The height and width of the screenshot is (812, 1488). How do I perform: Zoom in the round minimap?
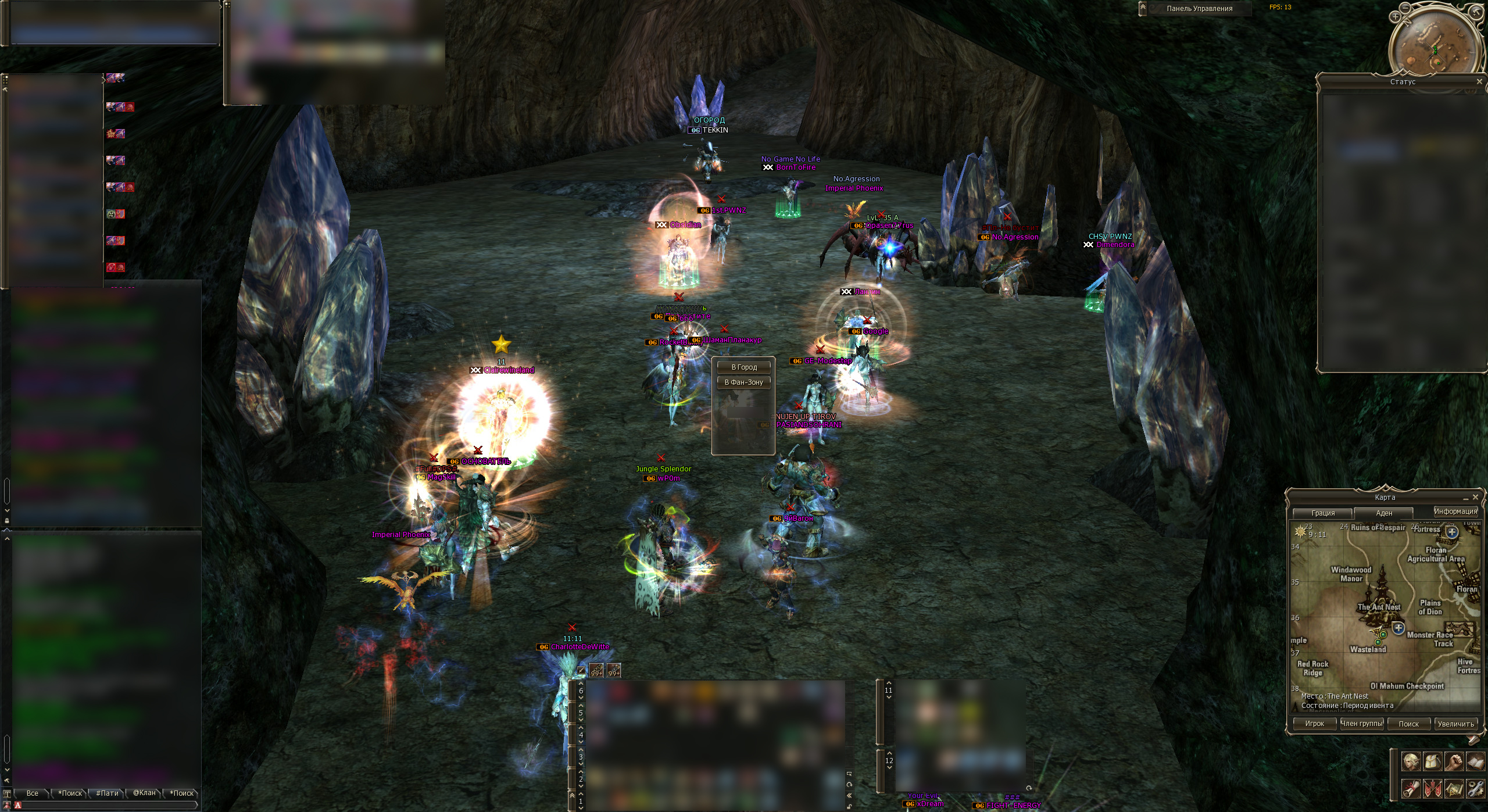coord(1396,17)
